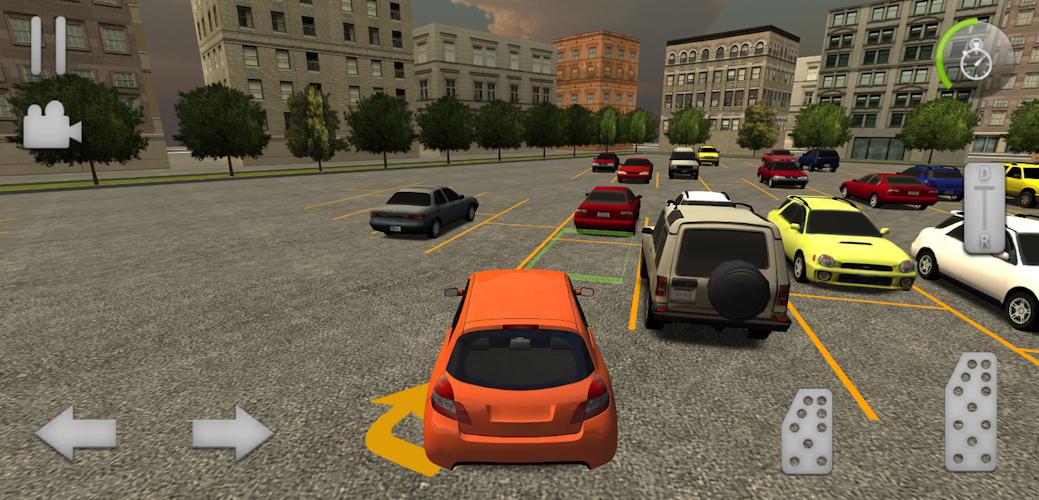Switch camera view with the camera icon
The image size is (1039, 500).
tap(51, 127)
